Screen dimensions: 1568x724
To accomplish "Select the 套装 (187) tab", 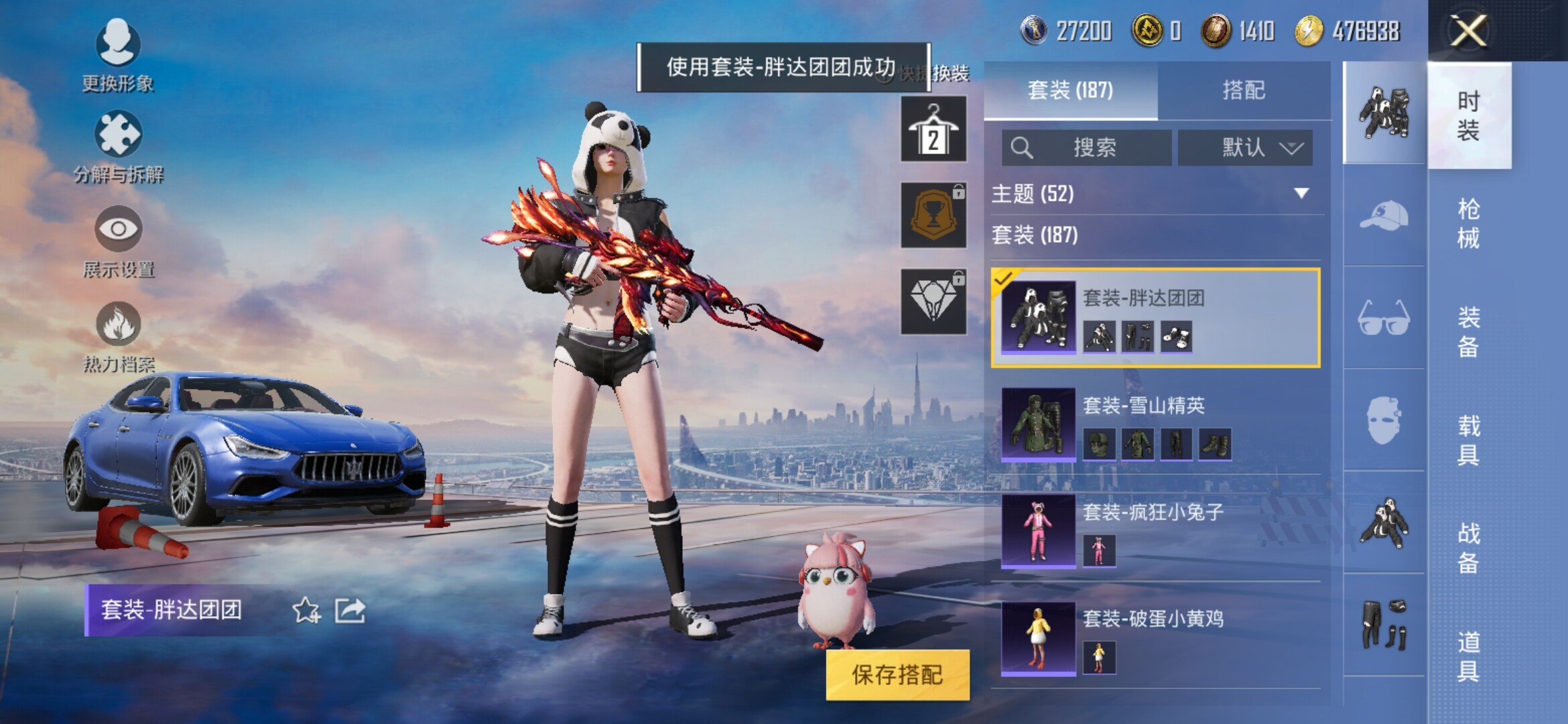I will point(1070,90).
